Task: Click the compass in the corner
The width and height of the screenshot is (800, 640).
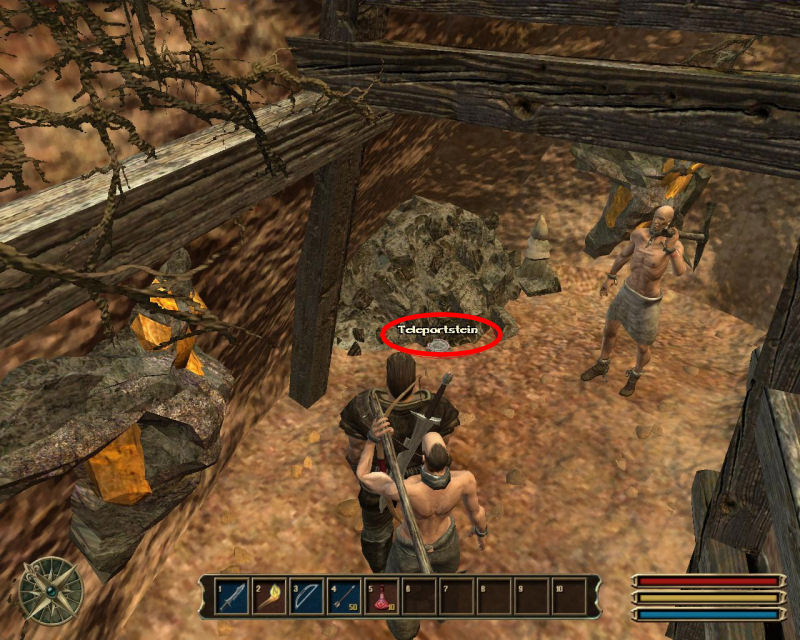Action: point(51,588)
